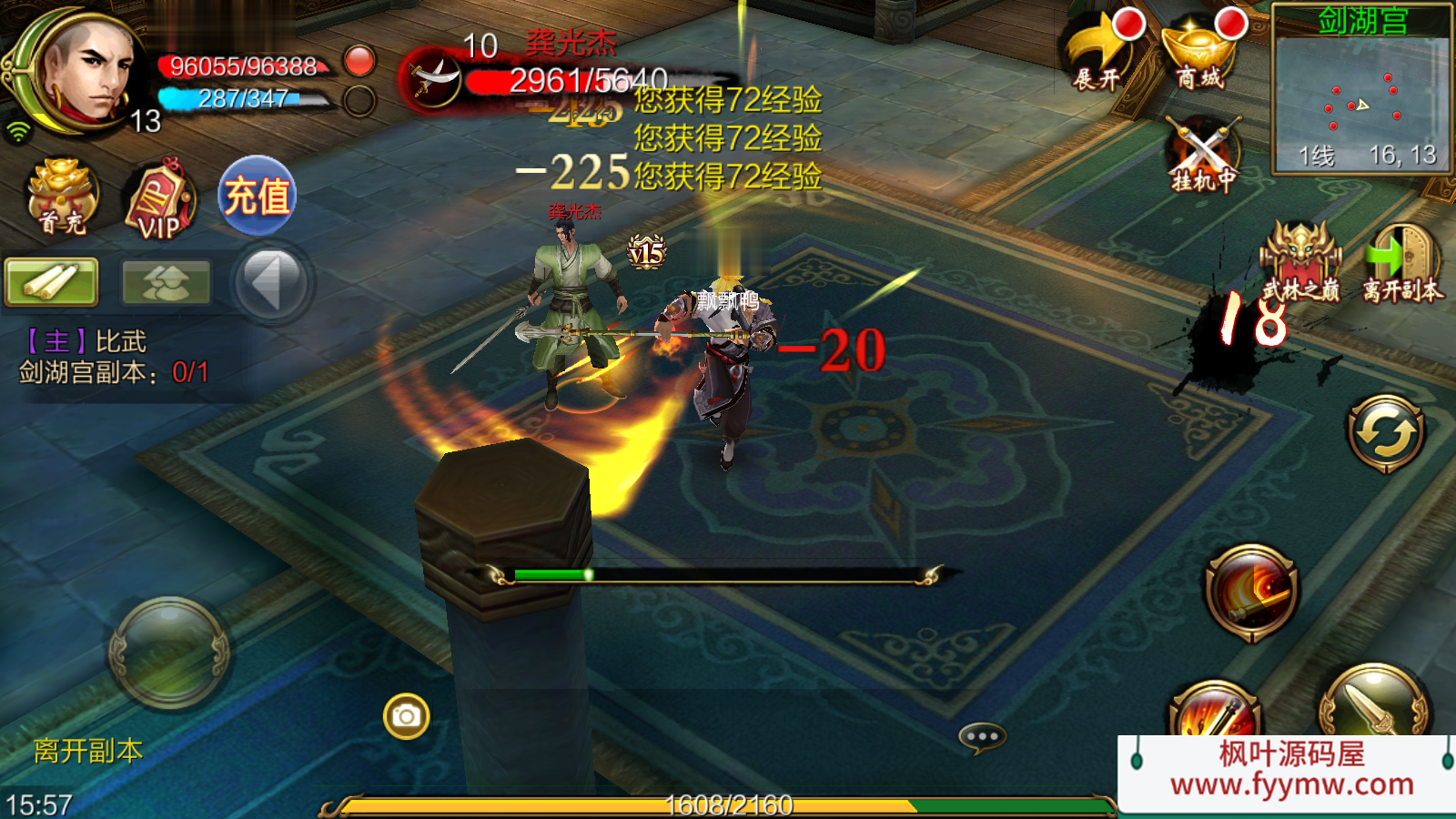Leave dungeon via 离开副本 door icon
This screenshot has width=1456, height=819.
(1402, 262)
